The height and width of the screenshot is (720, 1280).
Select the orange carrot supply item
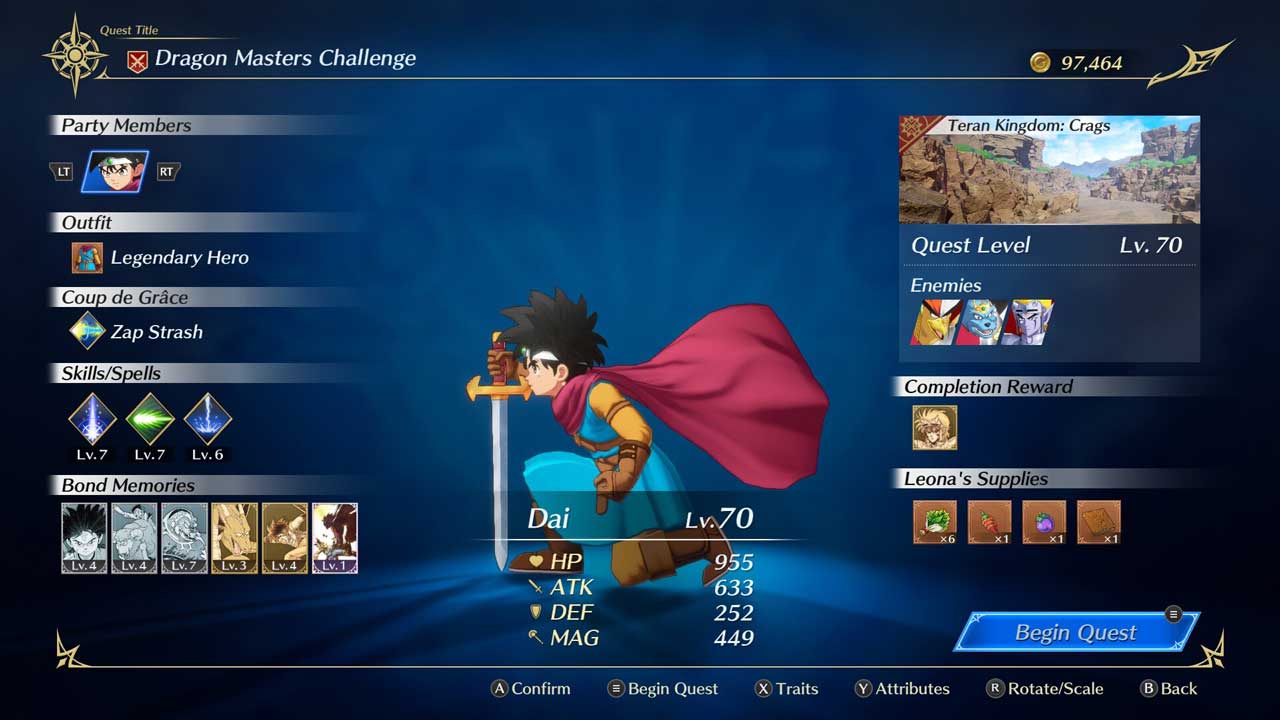[989, 522]
